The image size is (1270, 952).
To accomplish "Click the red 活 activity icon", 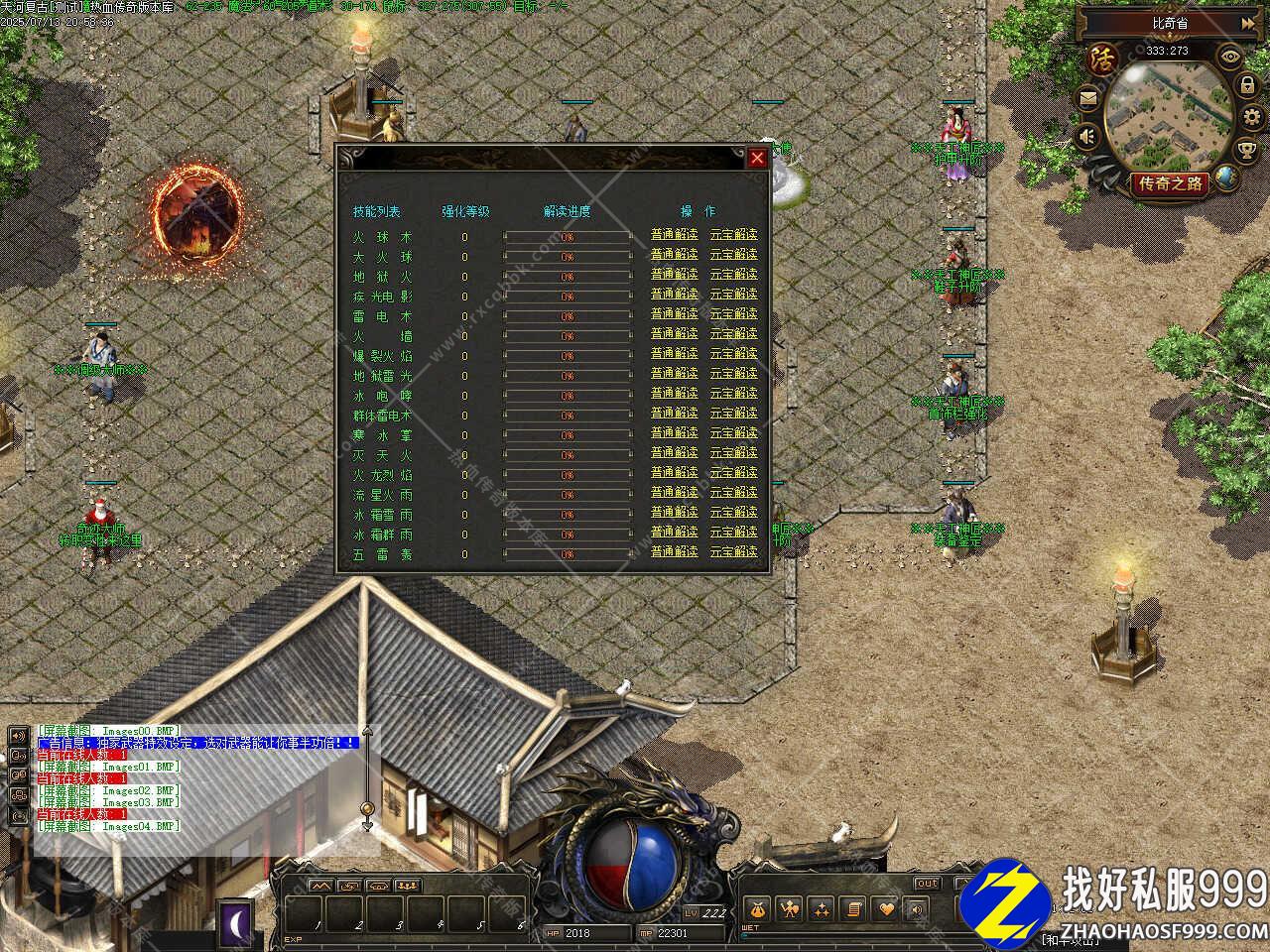I will 1102,59.
